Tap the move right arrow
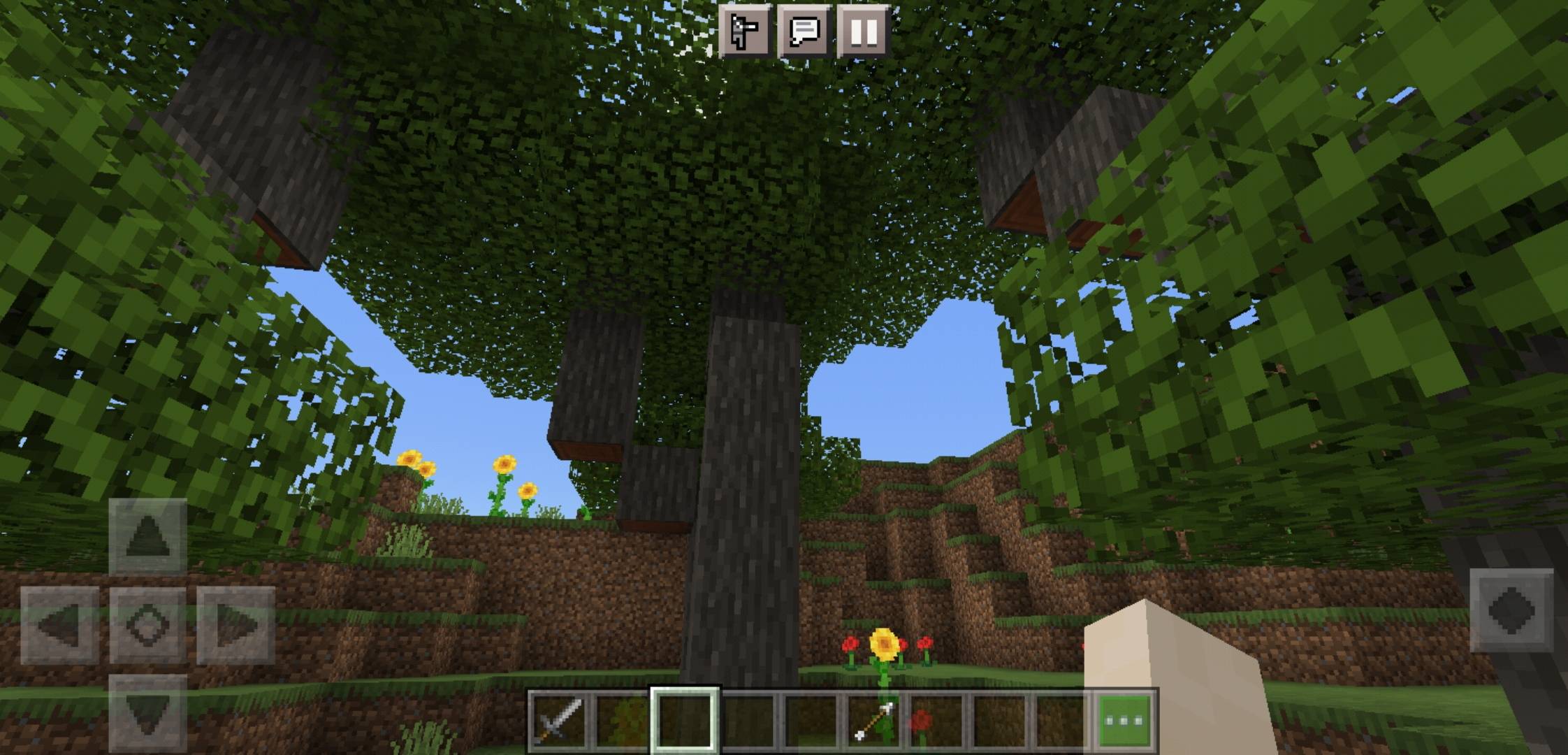The height and width of the screenshot is (755, 1568). [x=235, y=624]
